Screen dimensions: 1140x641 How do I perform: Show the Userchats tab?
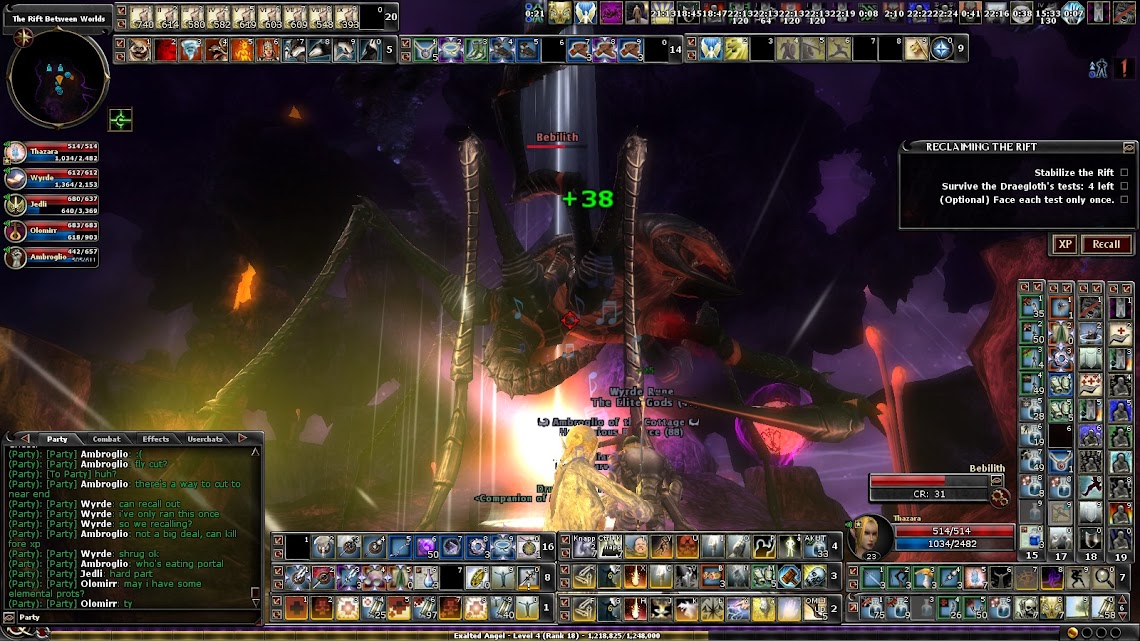[x=205, y=439]
